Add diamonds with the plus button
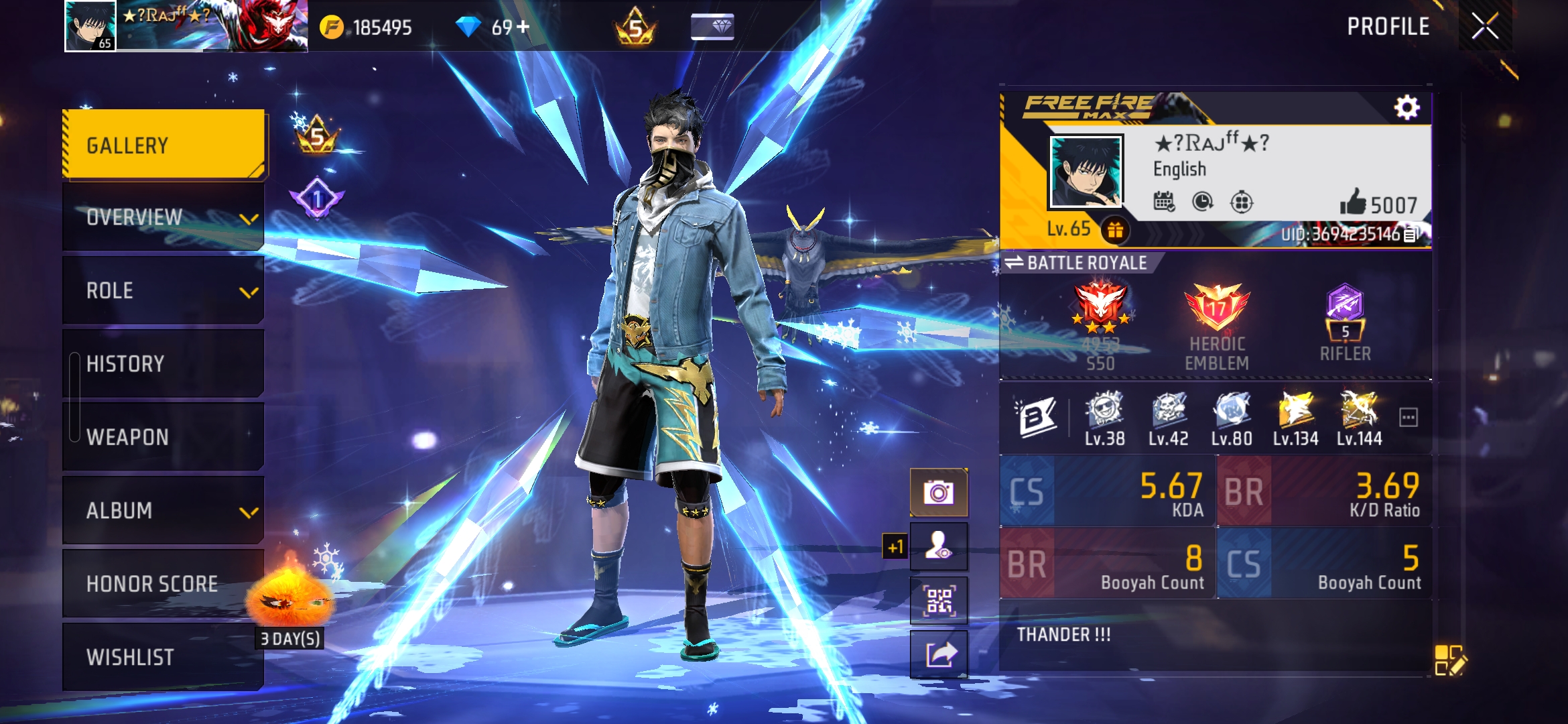This screenshot has height=724, width=1568. tap(523, 27)
